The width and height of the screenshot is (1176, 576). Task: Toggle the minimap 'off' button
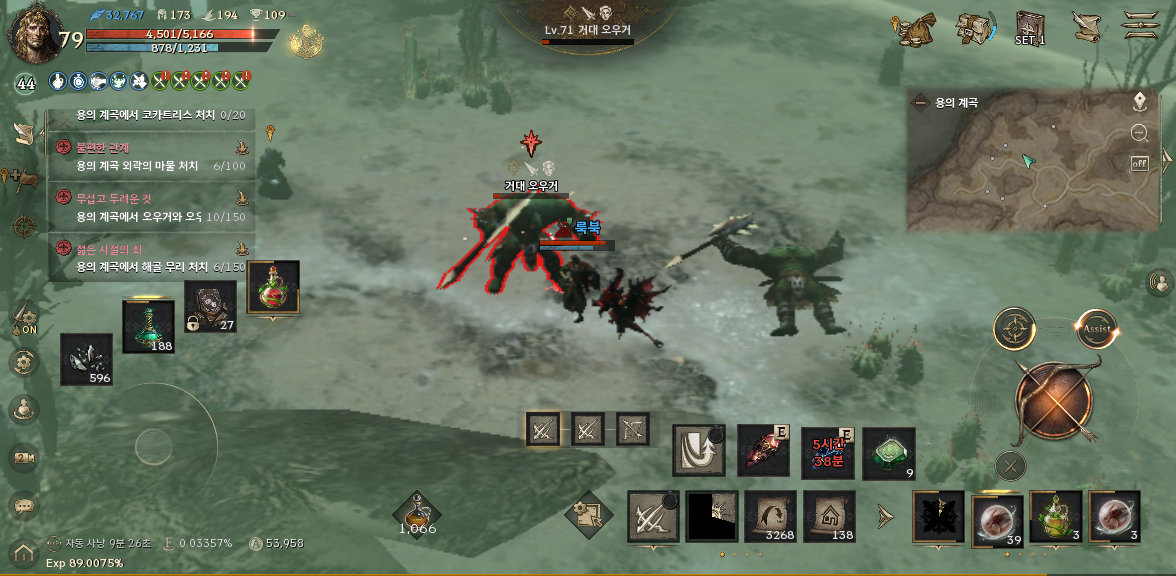1139,163
